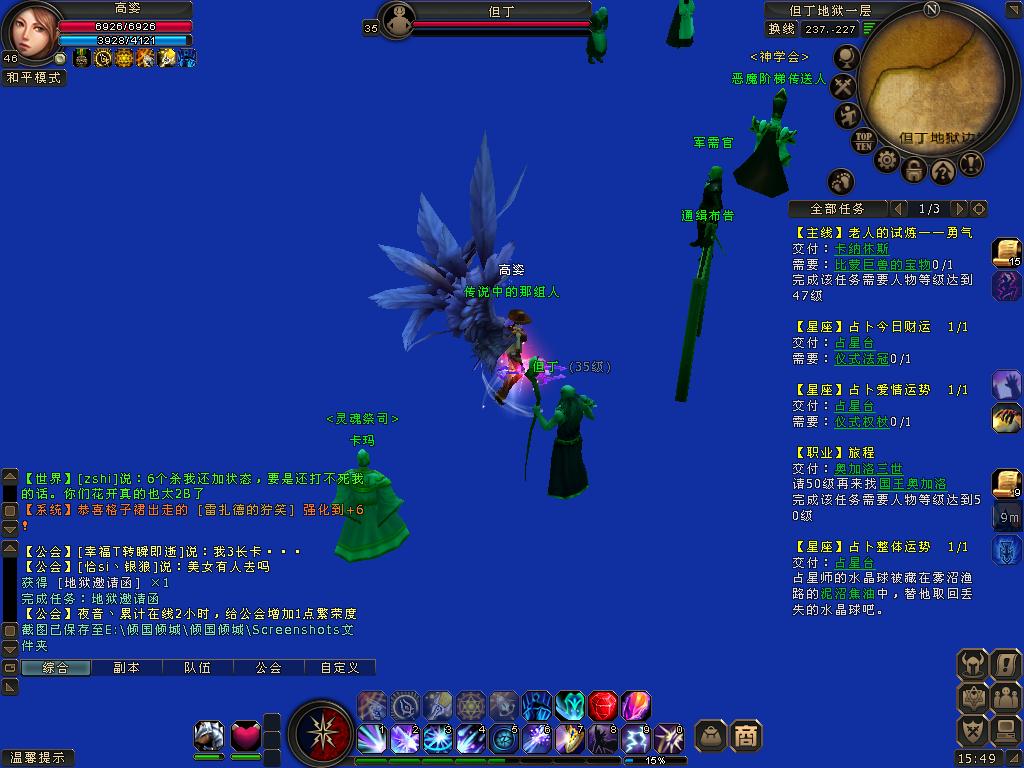The image size is (1024, 768).
Task: Click the gear settings icon by minimap
Action: tap(887, 160)
